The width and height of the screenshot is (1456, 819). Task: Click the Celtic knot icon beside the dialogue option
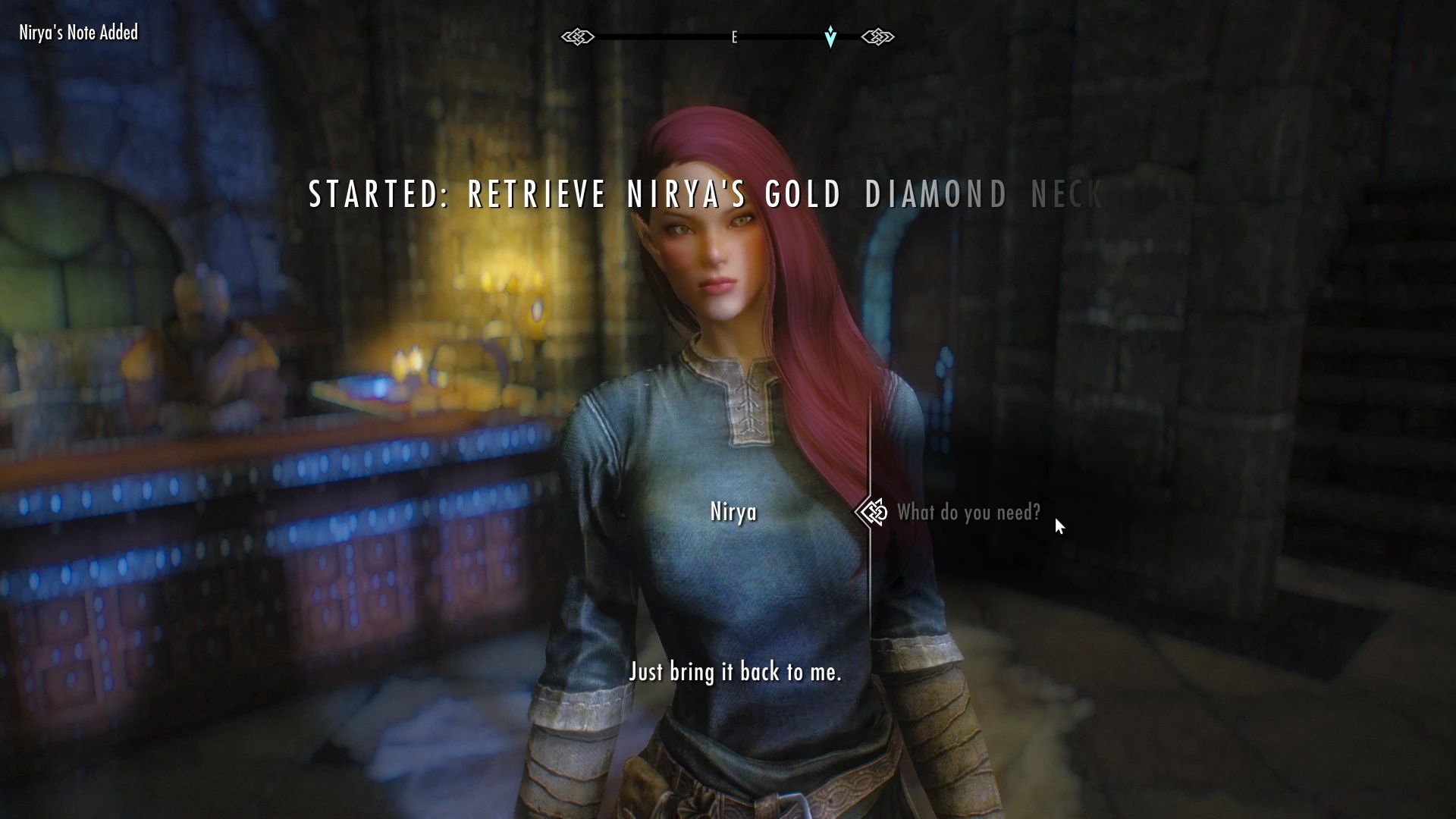tap(872, 512)
